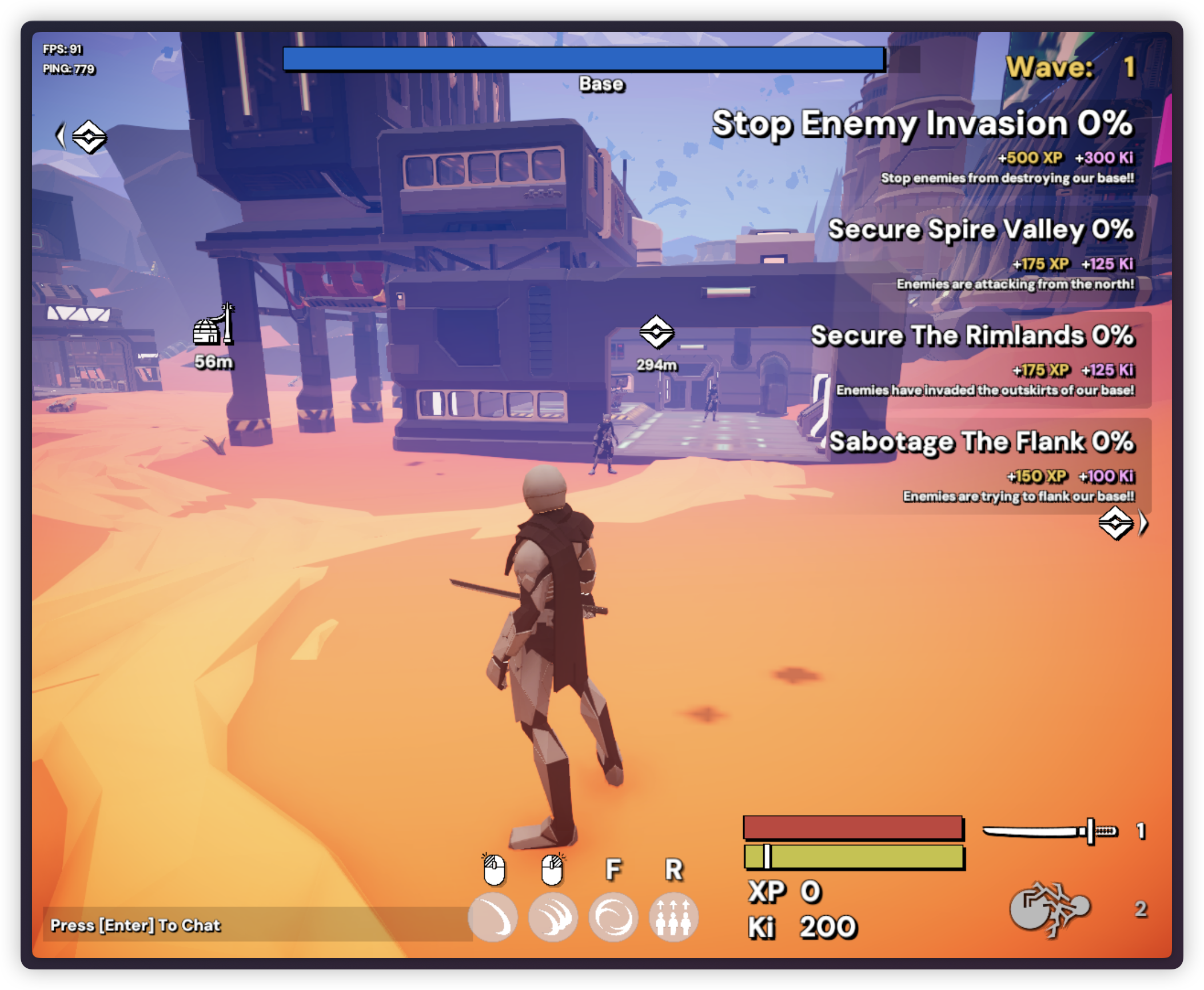The image size is (1204, 990).
Task: Use the swirl ability icon under F
Action: [613, 917]
